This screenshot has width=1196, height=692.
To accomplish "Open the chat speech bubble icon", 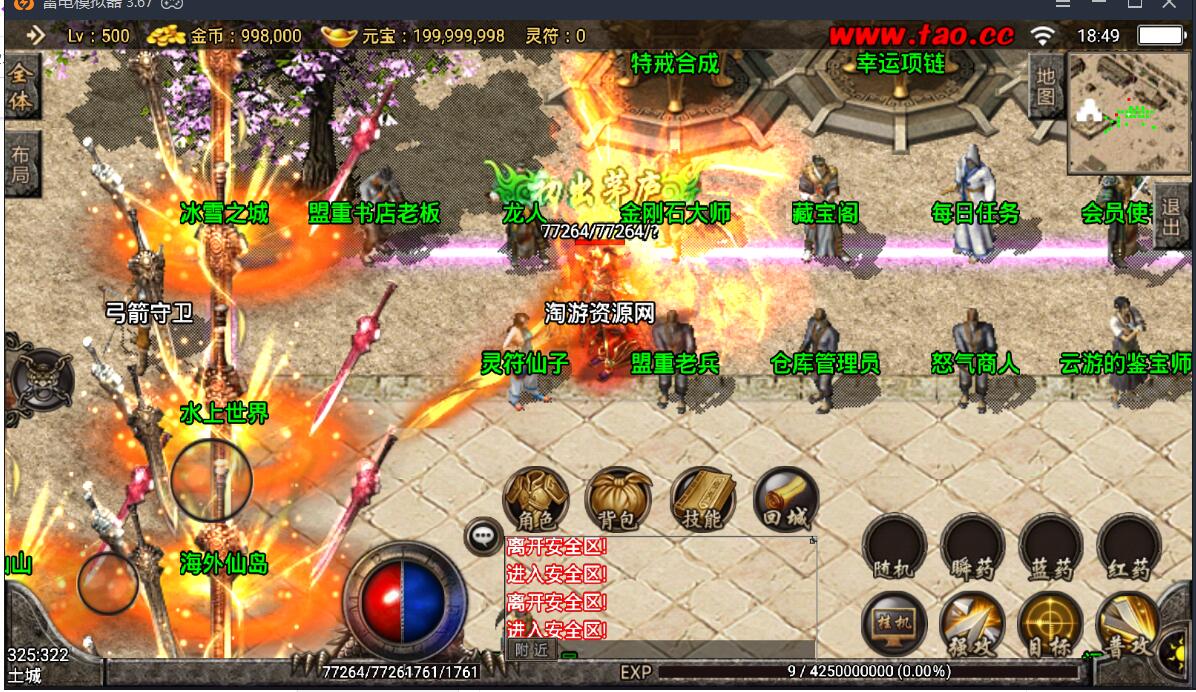I will [x=484, y=537].
